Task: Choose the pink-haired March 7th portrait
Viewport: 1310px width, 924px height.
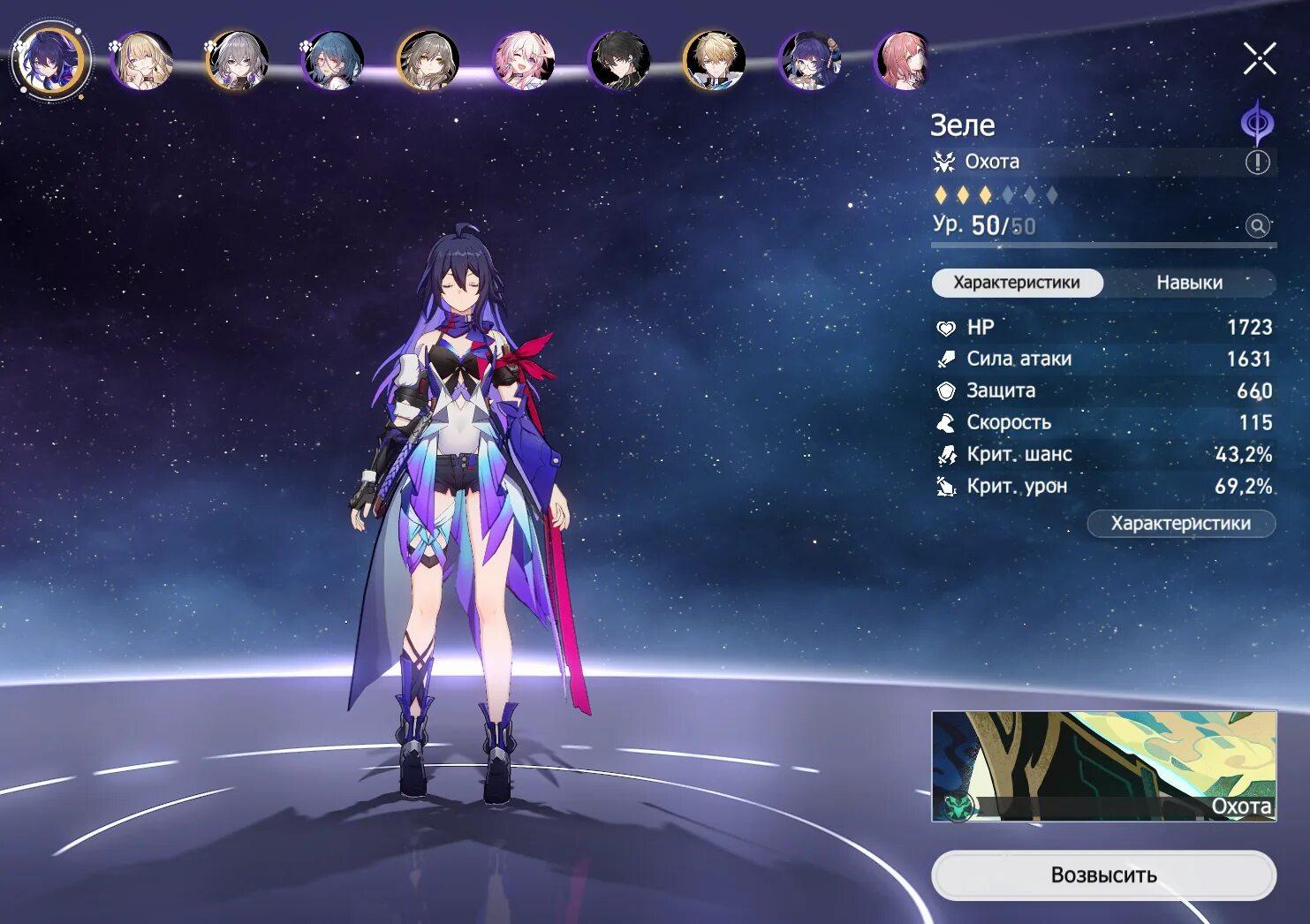Action: point(524,60)
